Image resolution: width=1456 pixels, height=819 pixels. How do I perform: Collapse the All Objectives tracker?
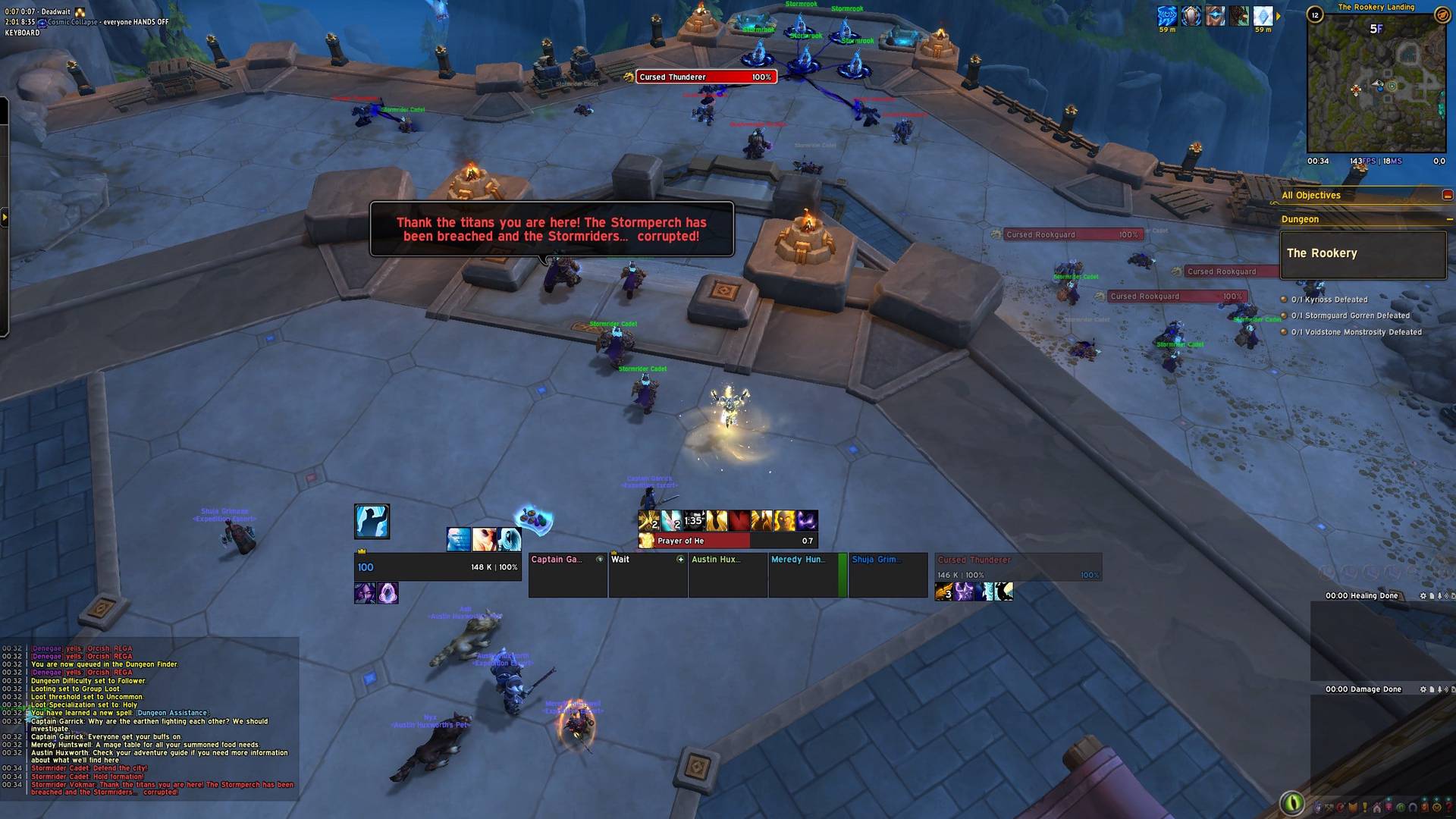click(x=1447, y=196)
